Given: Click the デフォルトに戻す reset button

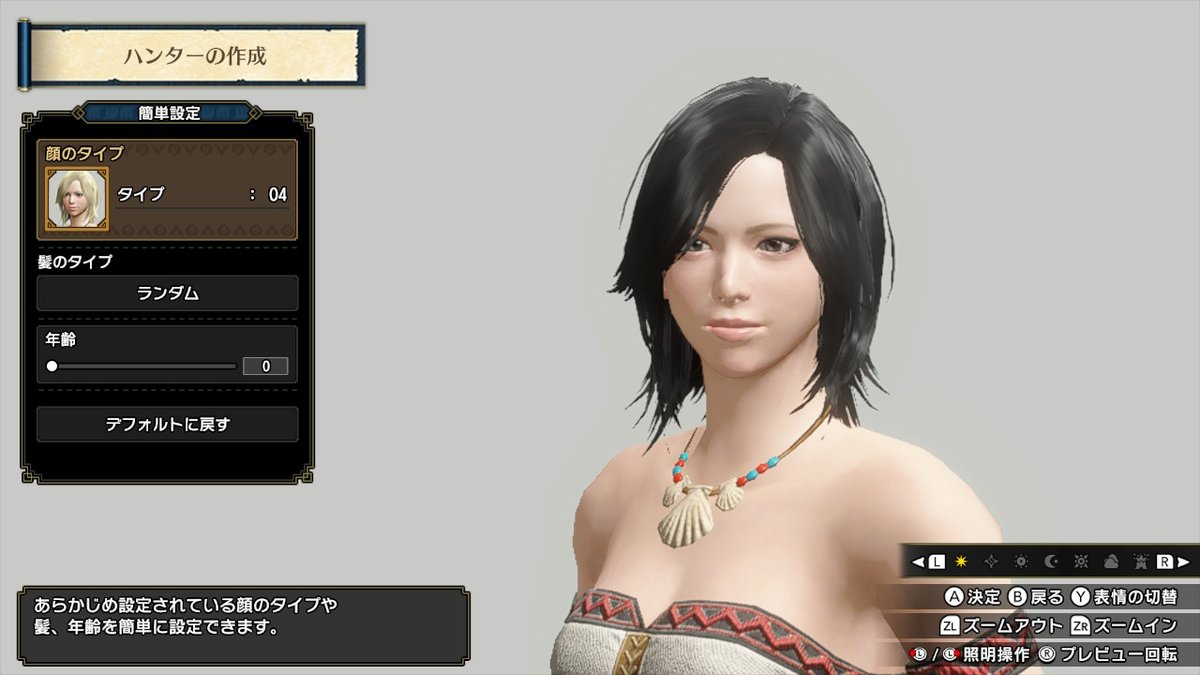Looking at the screenshot, I should pyautogui.click(x=167, y=424).
